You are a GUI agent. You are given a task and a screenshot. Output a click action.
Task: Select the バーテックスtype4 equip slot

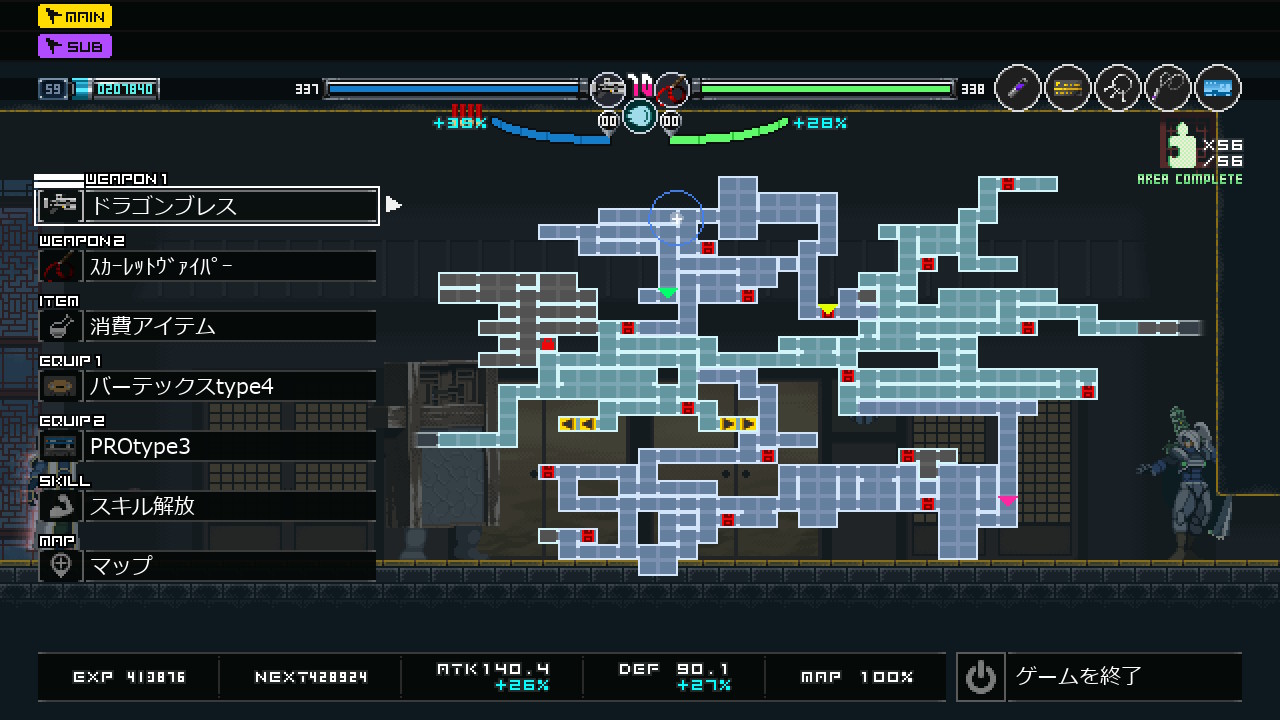(207, 386)
